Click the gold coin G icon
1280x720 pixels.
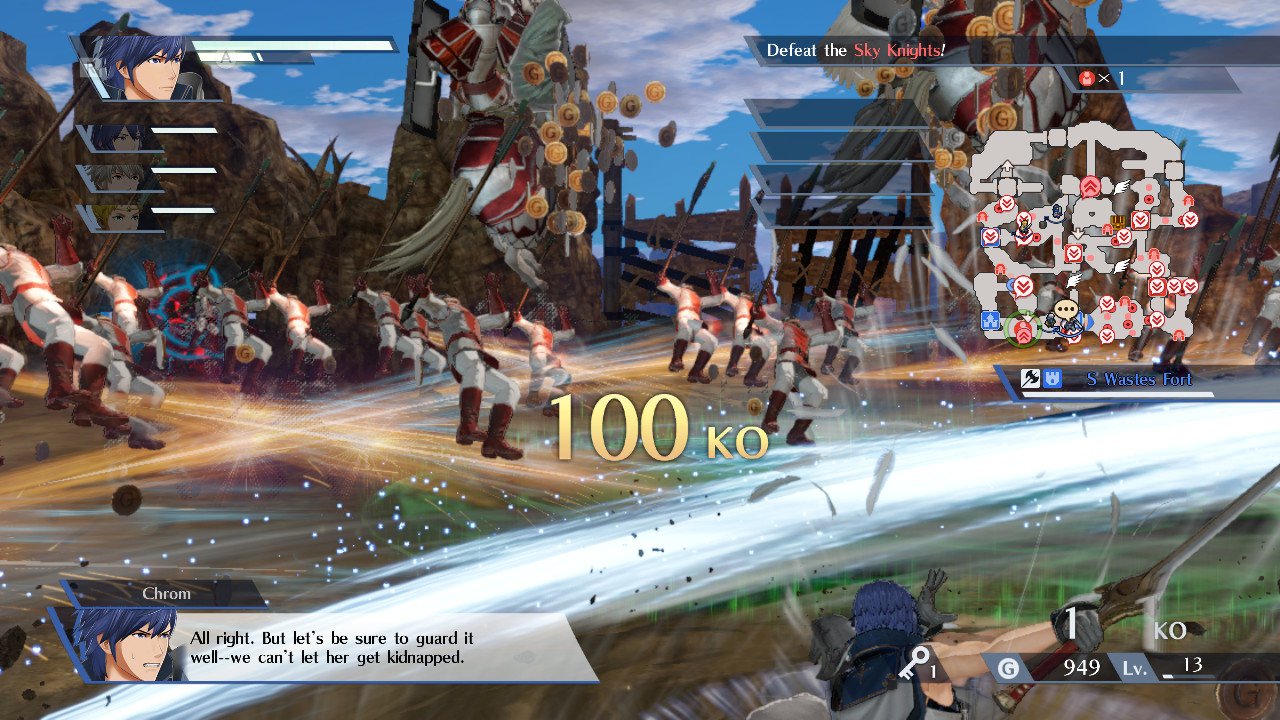pyautogui.click(x=1009, y=667)
